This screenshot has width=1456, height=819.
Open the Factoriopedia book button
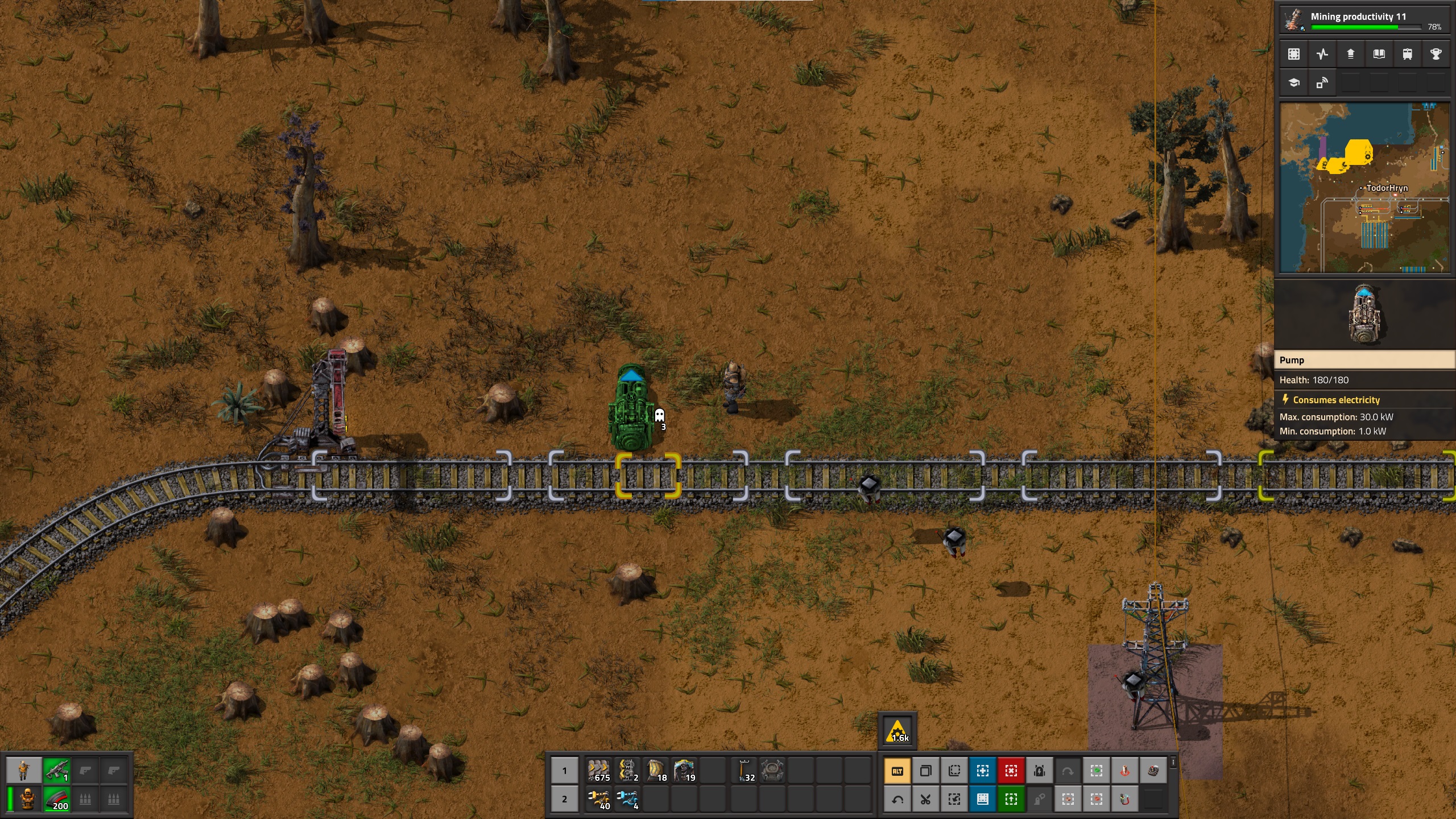(x=1379, y=54)
